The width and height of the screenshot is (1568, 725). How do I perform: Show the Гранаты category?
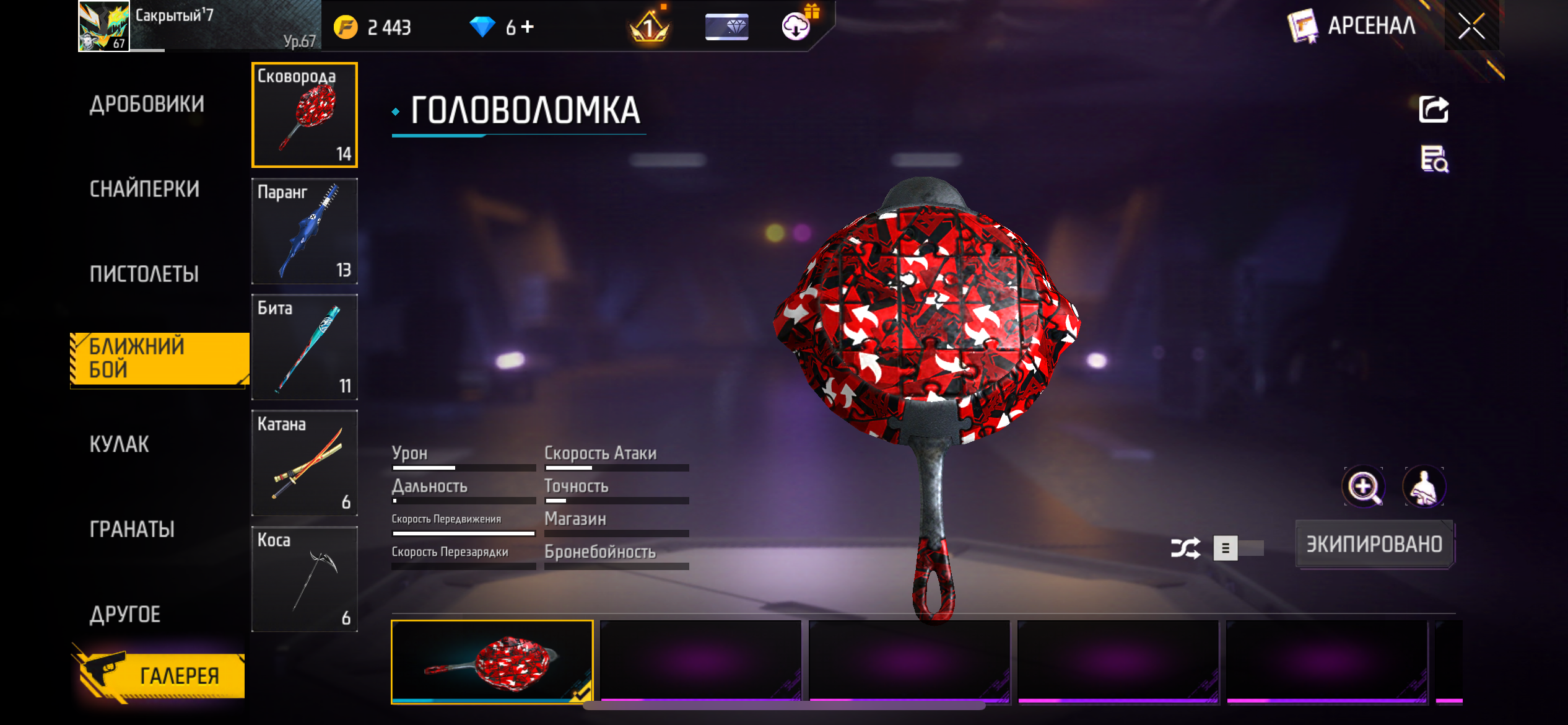(x=132, y=529)
